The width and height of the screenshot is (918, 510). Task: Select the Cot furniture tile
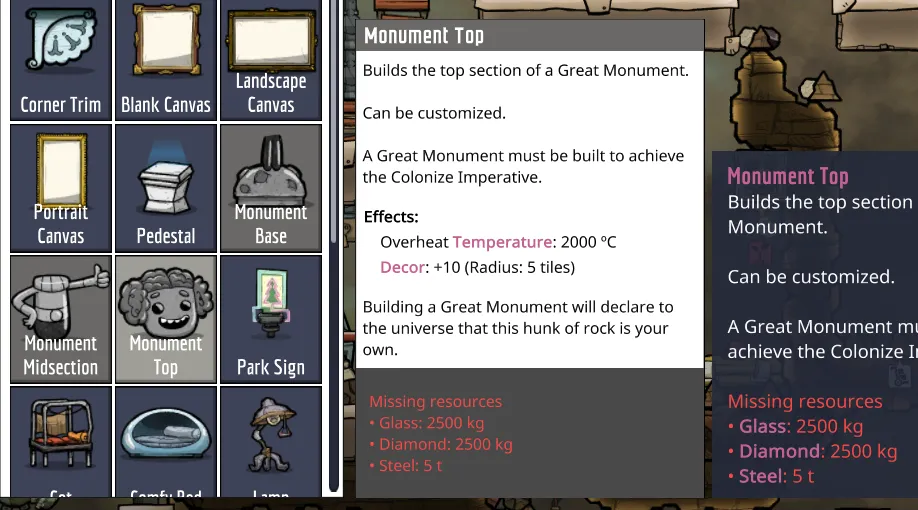click(x=60, y=442)
